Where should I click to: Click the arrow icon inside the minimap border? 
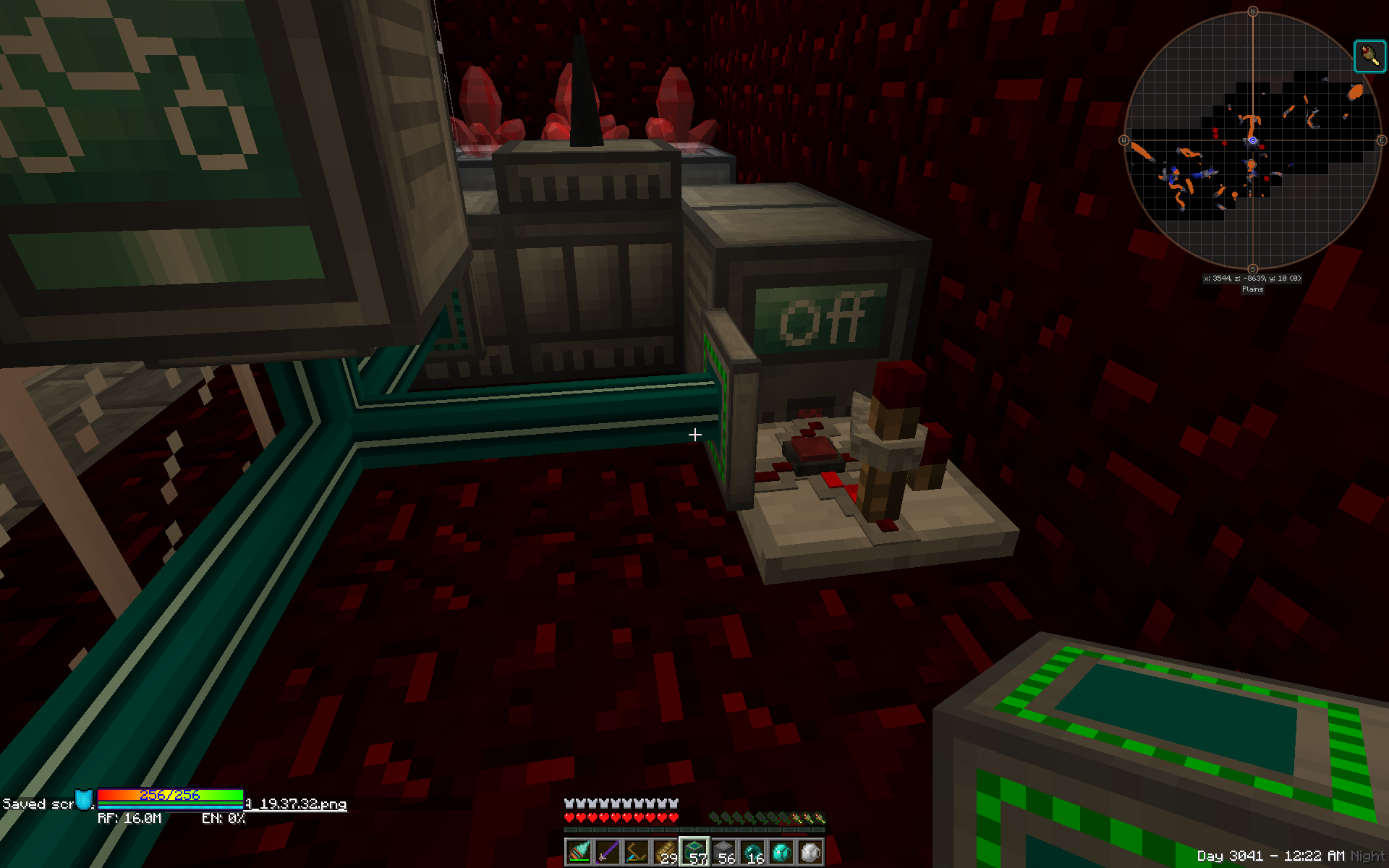[x=1369, y=56]
